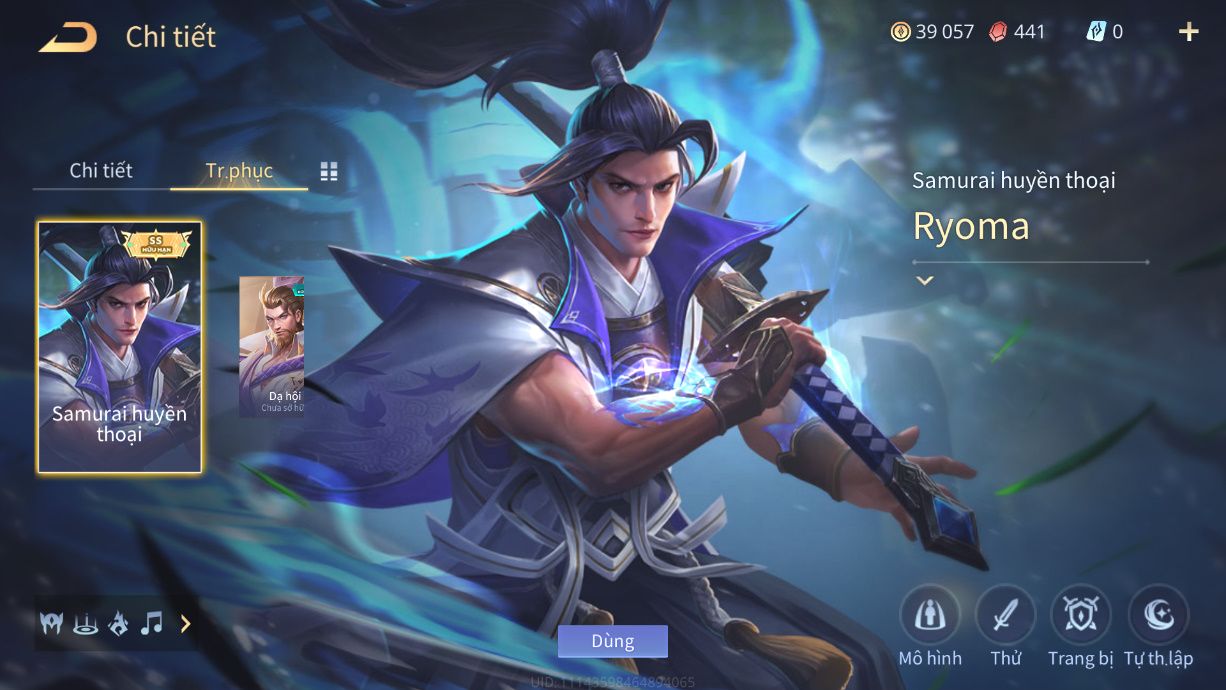Toggle the skin grid view icon
1226x690 pixels.
click(329, 171)
